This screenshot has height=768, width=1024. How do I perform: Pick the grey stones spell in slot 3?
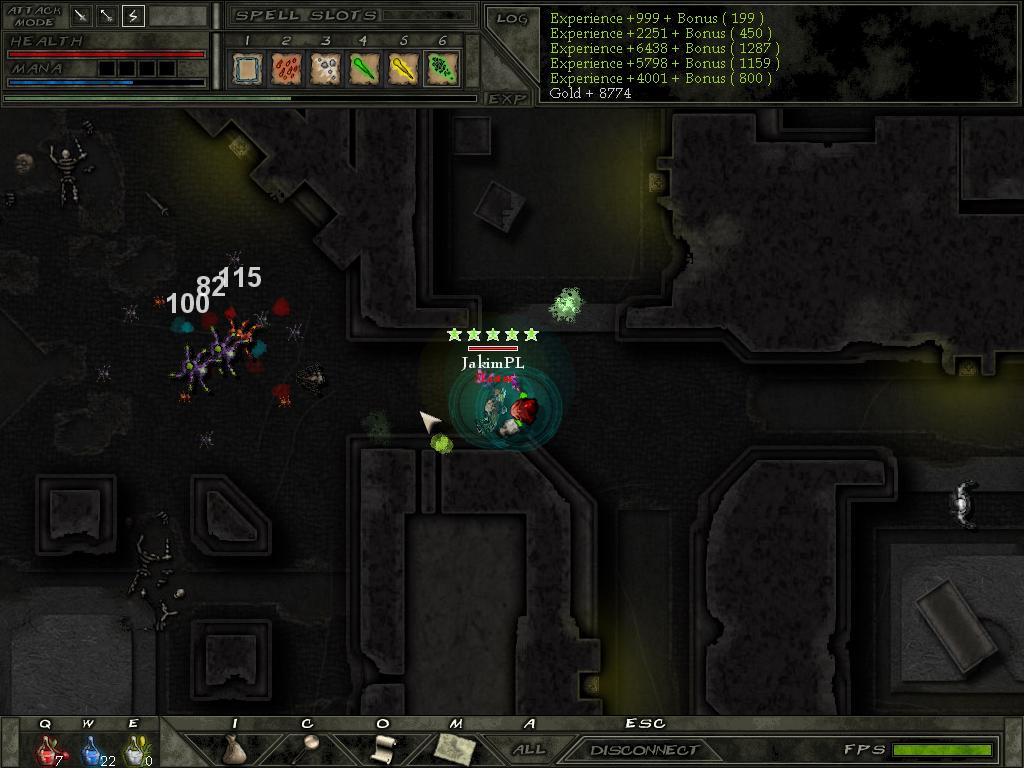pyautogui.click(x=325, y=68)
